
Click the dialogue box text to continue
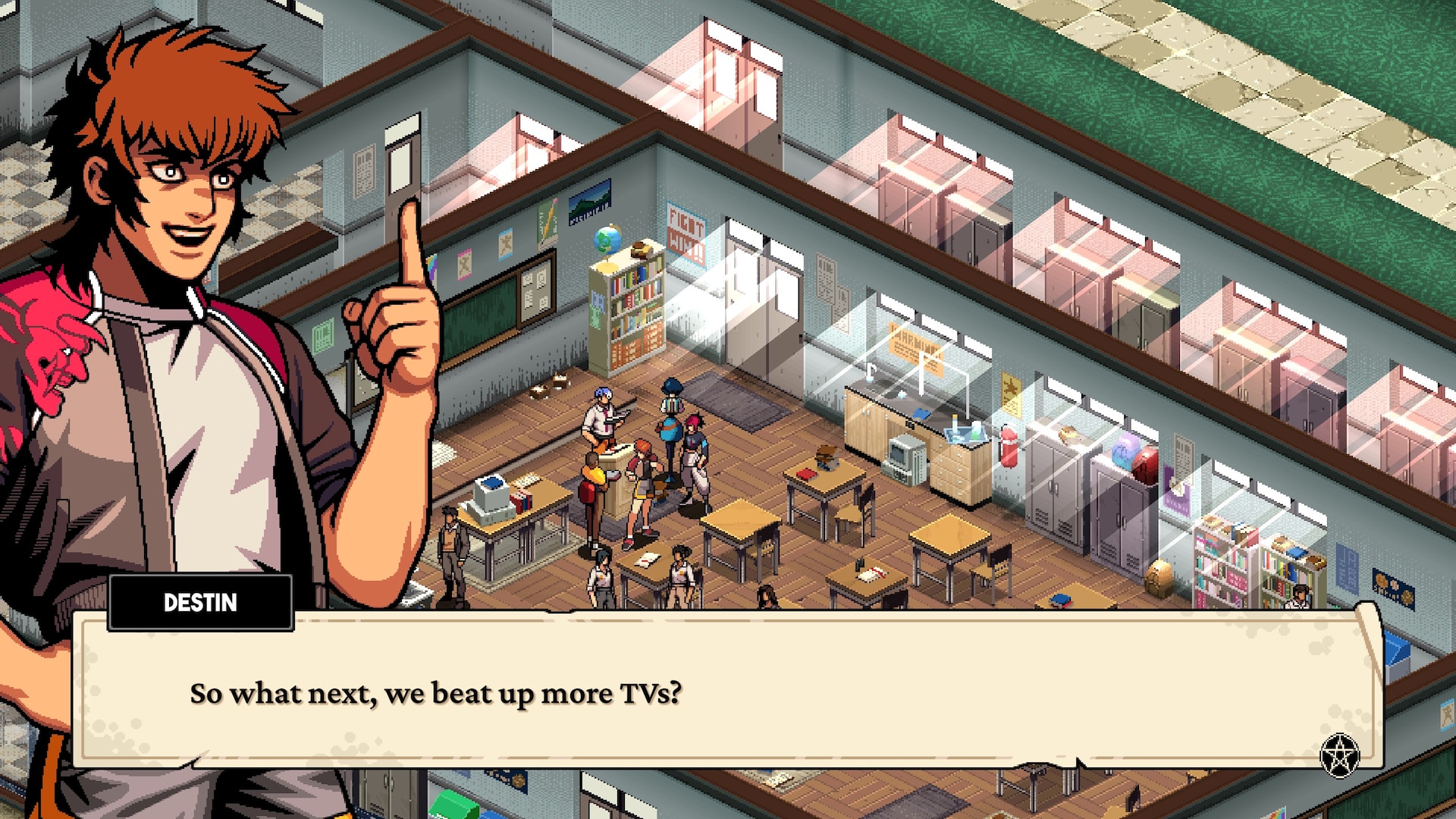pyautogui.click(x=435, y=694)
